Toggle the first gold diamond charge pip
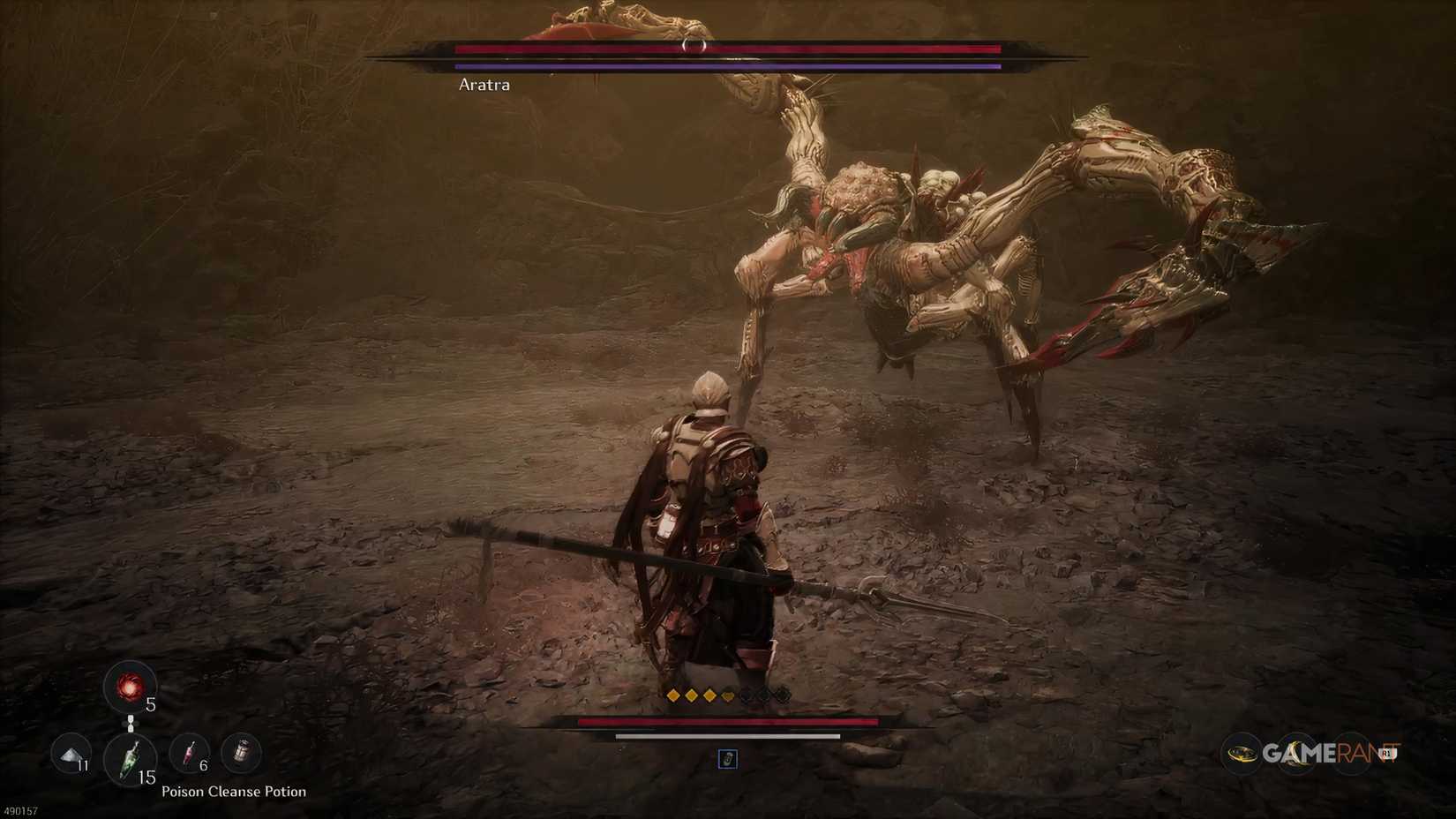The width and height of the screenshot is (1456, 819). [x=673, y=695]
